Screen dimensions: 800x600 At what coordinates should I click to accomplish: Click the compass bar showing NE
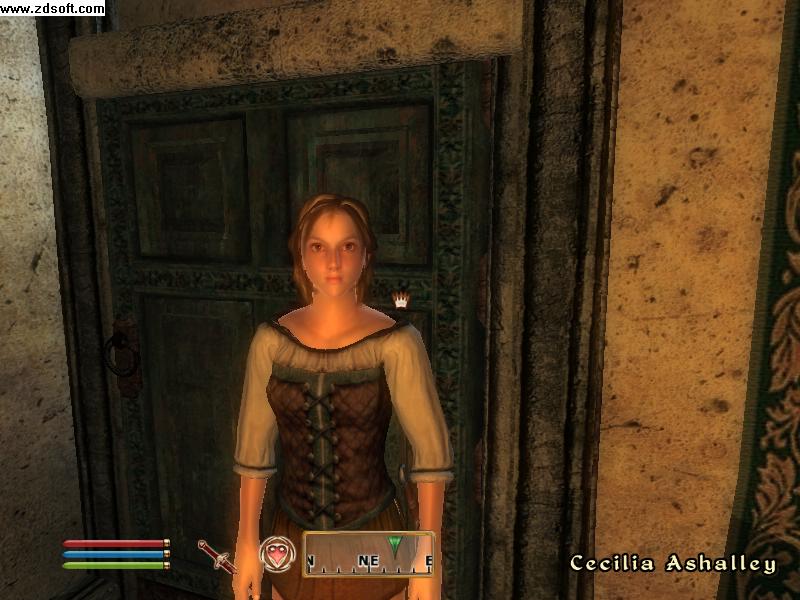(x=368, y=555)
